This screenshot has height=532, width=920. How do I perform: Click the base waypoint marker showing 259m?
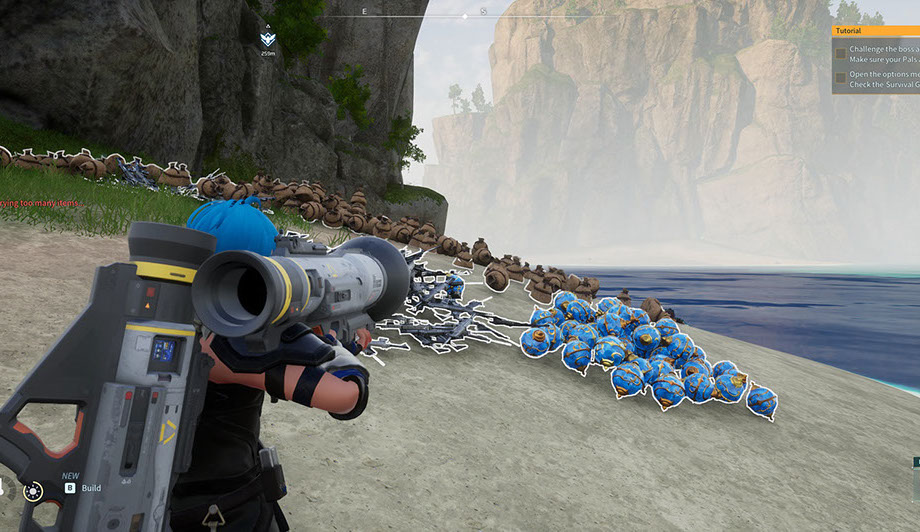pyautogui.click(x=267, y=39)
